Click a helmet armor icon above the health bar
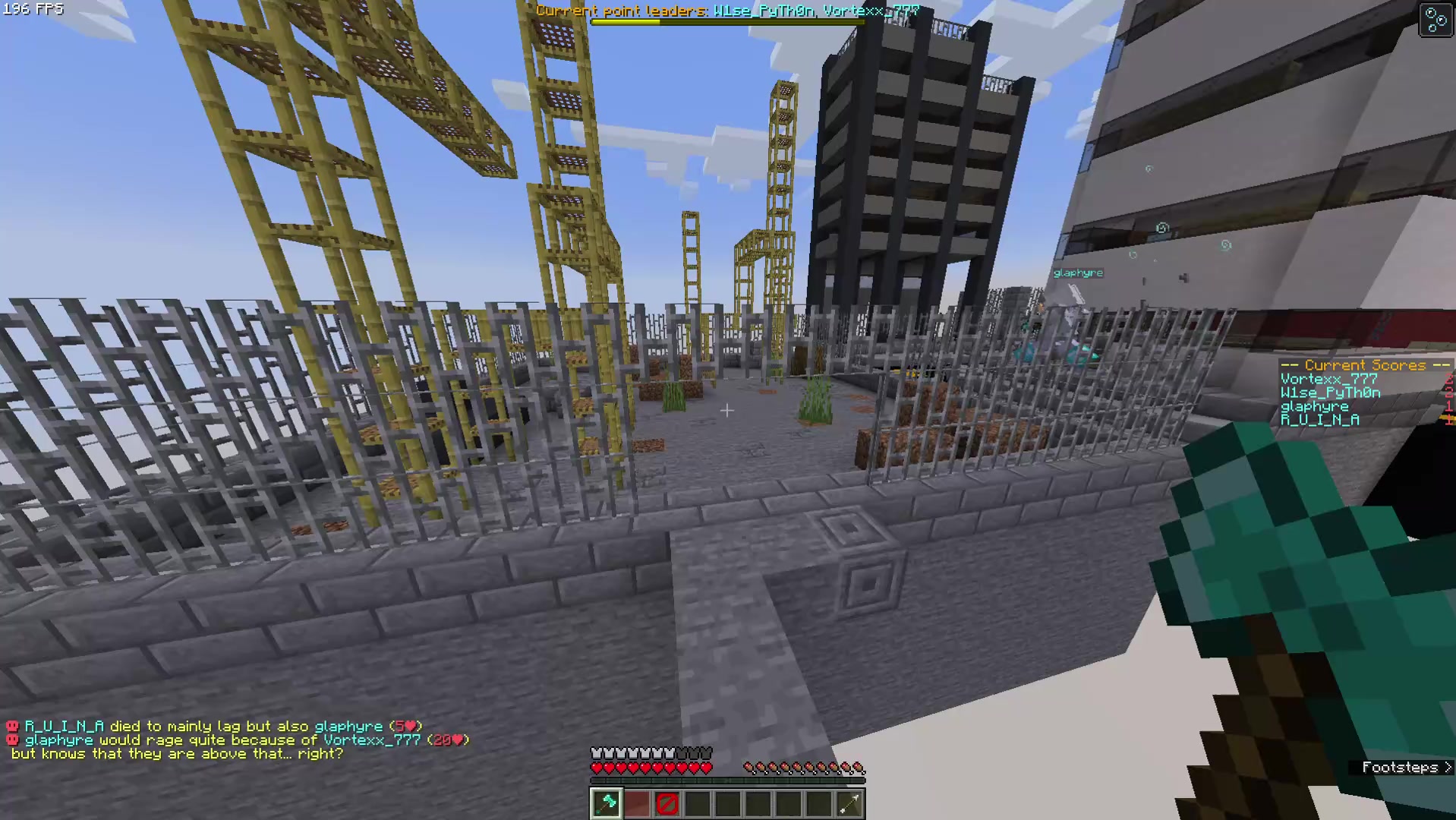Screen dimensions: 1456x820 [597, 752]
